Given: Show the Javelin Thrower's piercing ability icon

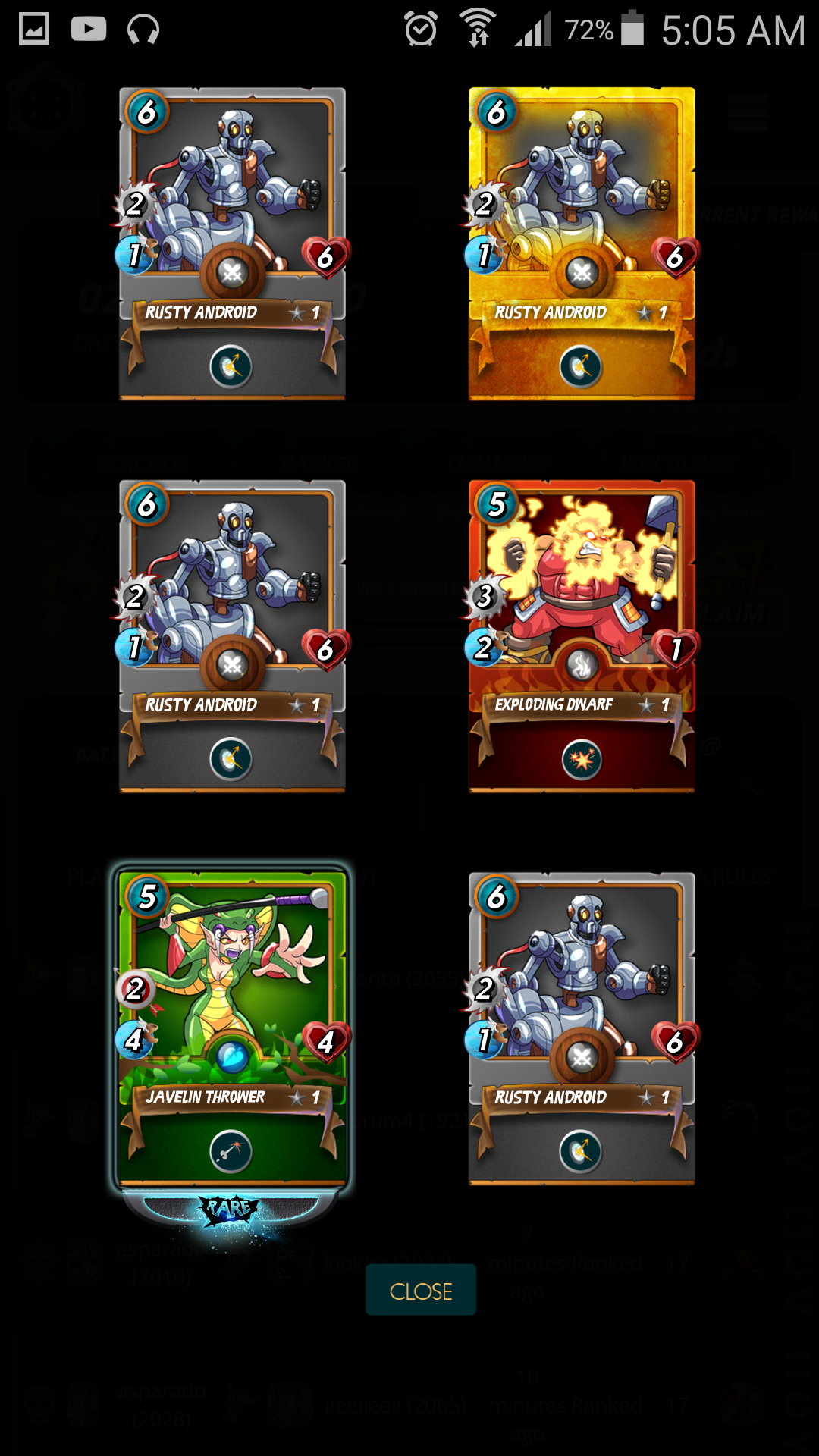Looking at the screenshot, I should pyautogui.click(x=231, y=1151).
